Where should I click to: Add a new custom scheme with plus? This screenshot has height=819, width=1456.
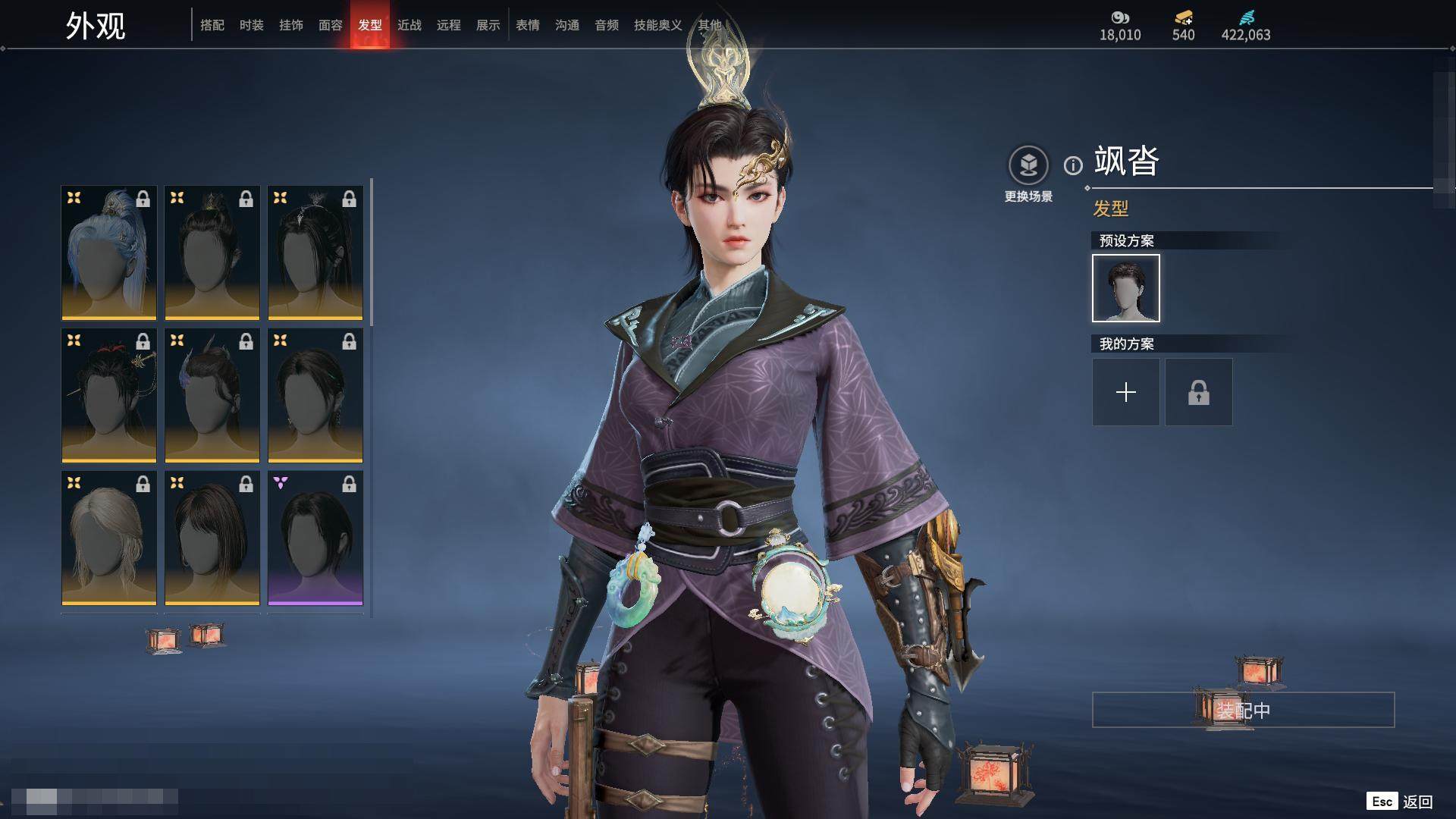1126,392
